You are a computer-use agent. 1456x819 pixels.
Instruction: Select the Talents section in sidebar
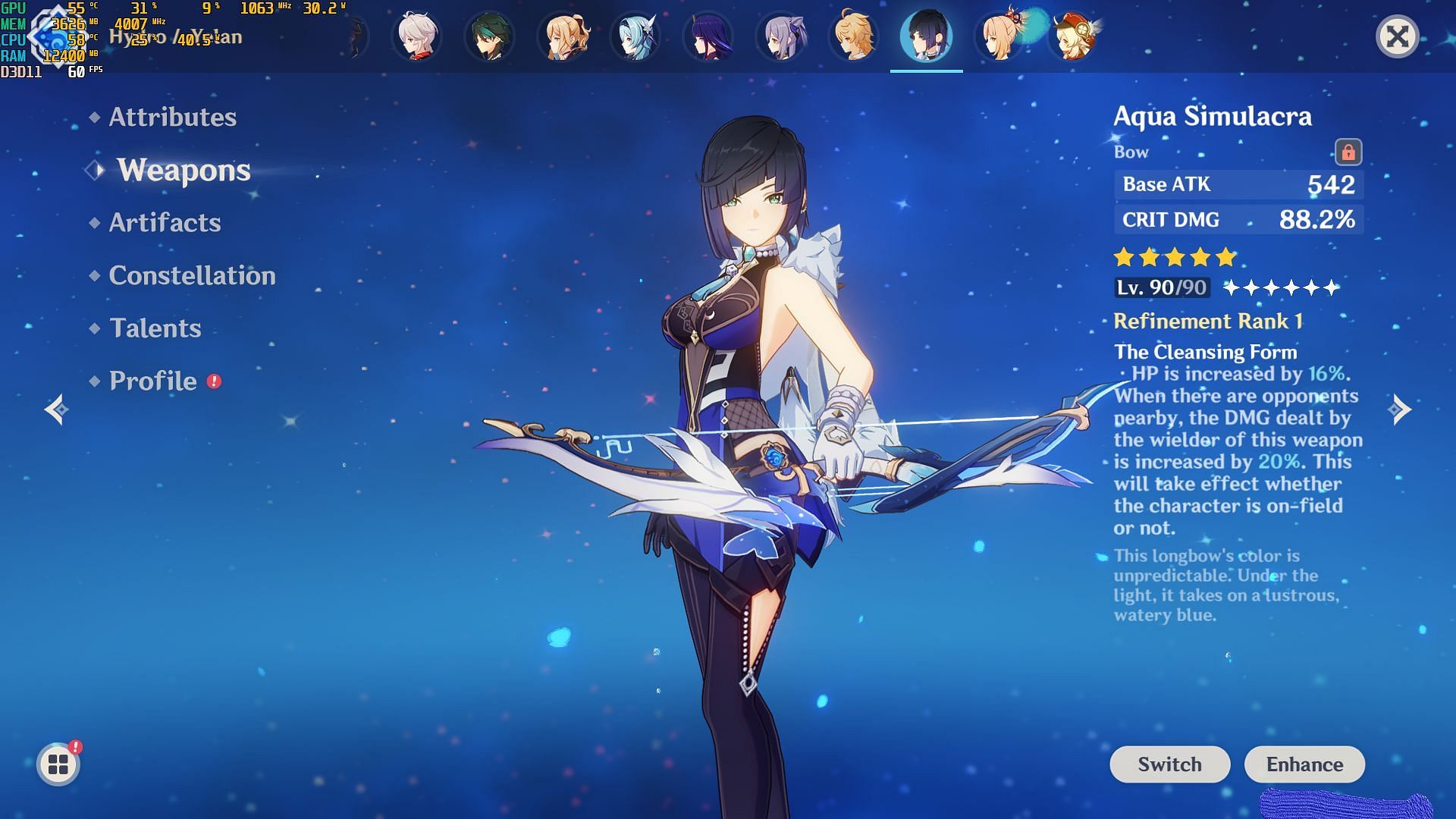[155, 328]
